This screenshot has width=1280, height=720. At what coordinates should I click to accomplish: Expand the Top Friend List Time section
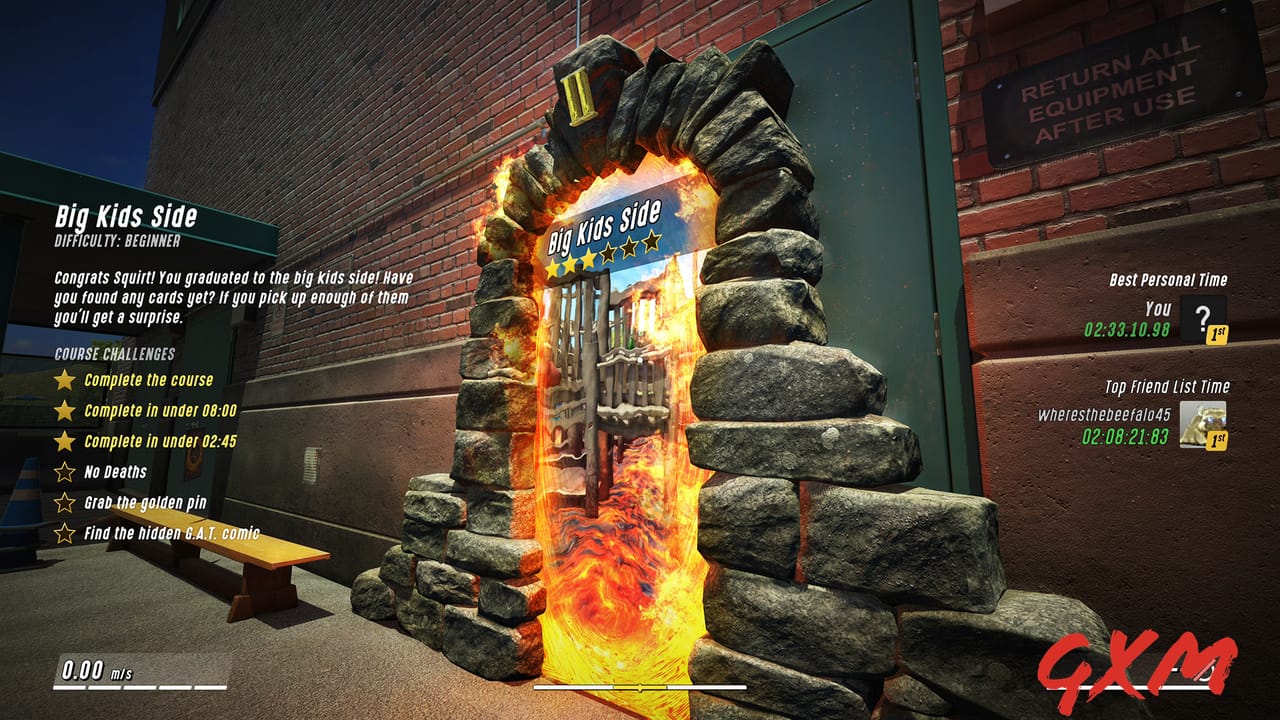tap(1167, 386)
